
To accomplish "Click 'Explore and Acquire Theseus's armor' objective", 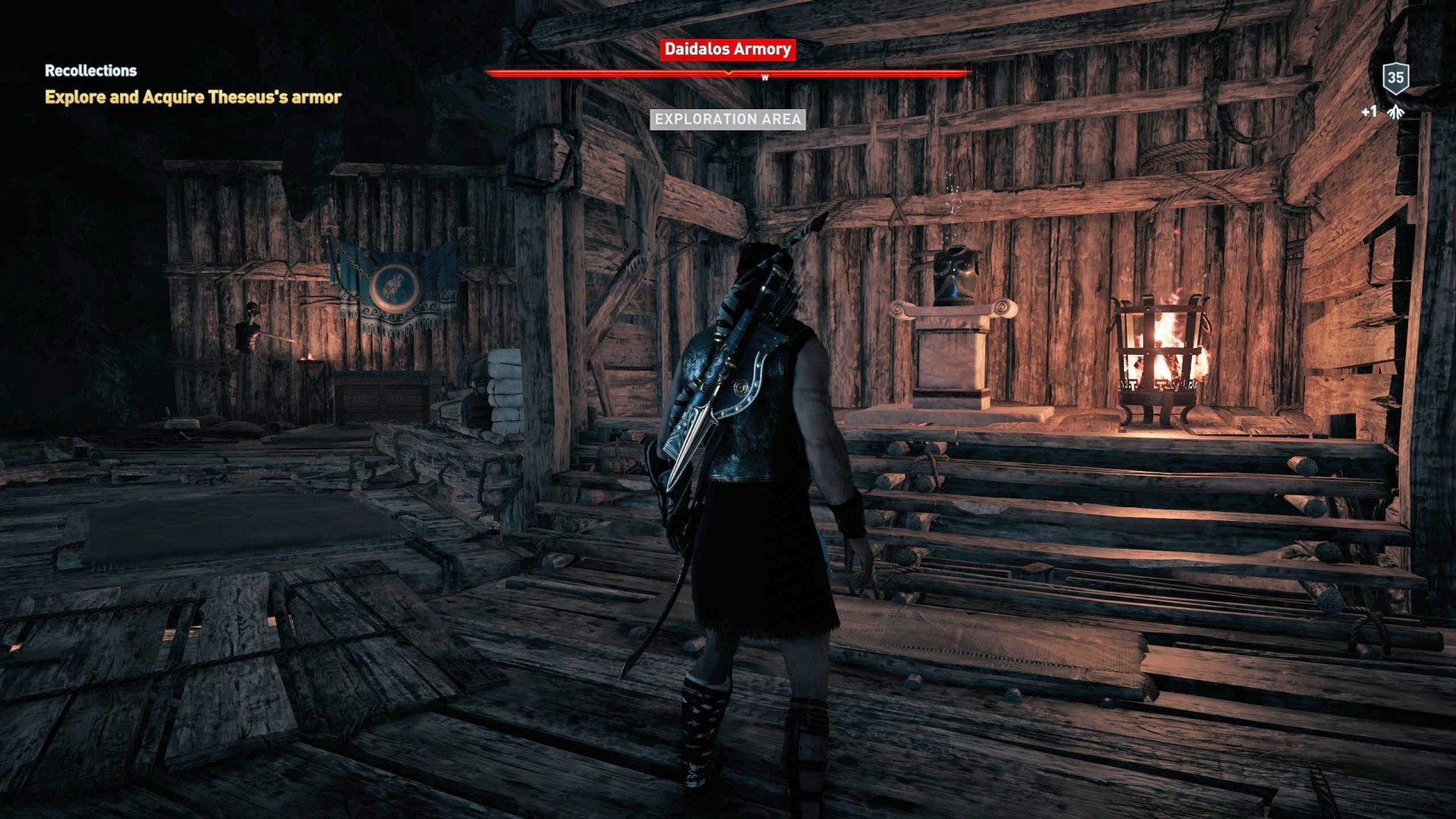I will pyautogui.click(x=193, y=97).
